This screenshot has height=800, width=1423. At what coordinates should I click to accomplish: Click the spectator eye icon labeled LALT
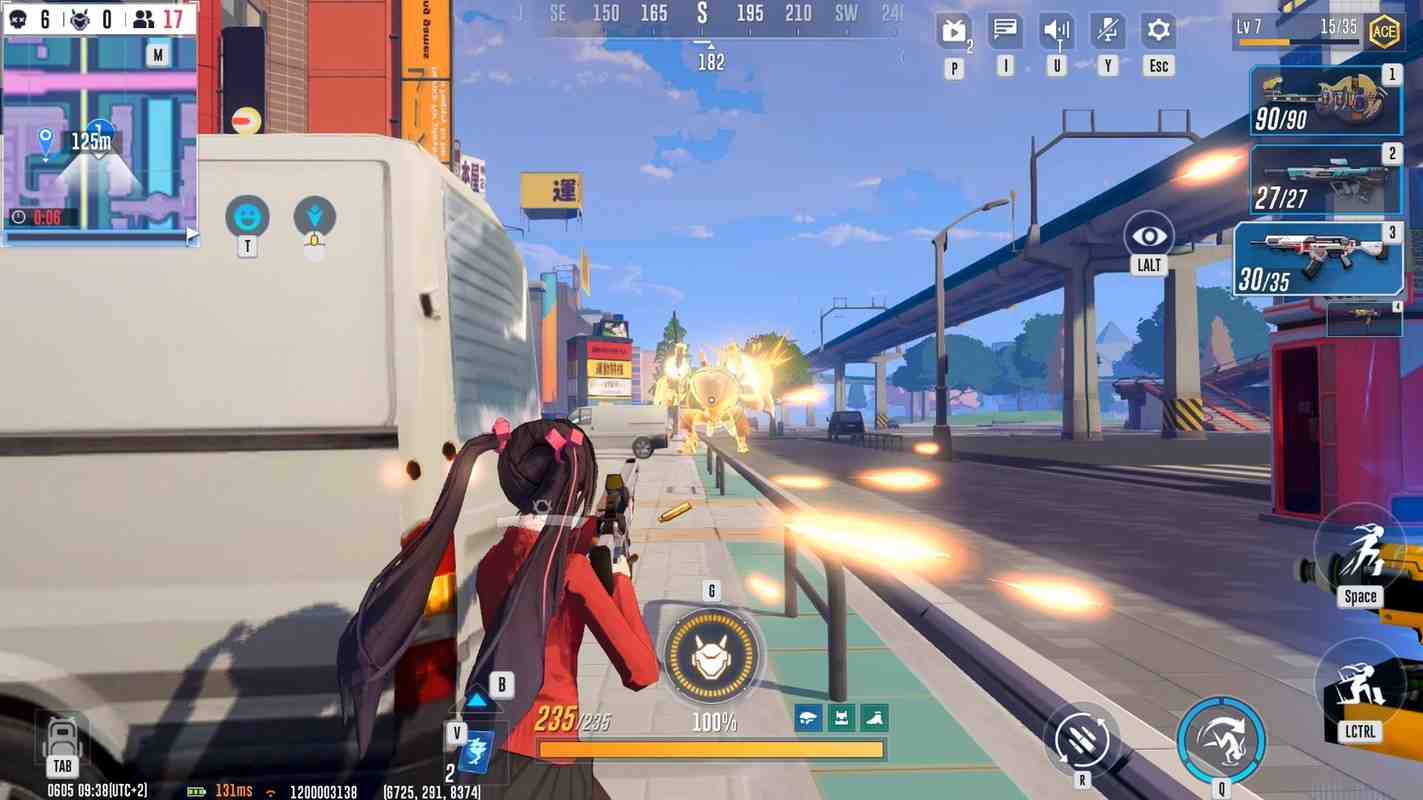tap(1147, 236)
